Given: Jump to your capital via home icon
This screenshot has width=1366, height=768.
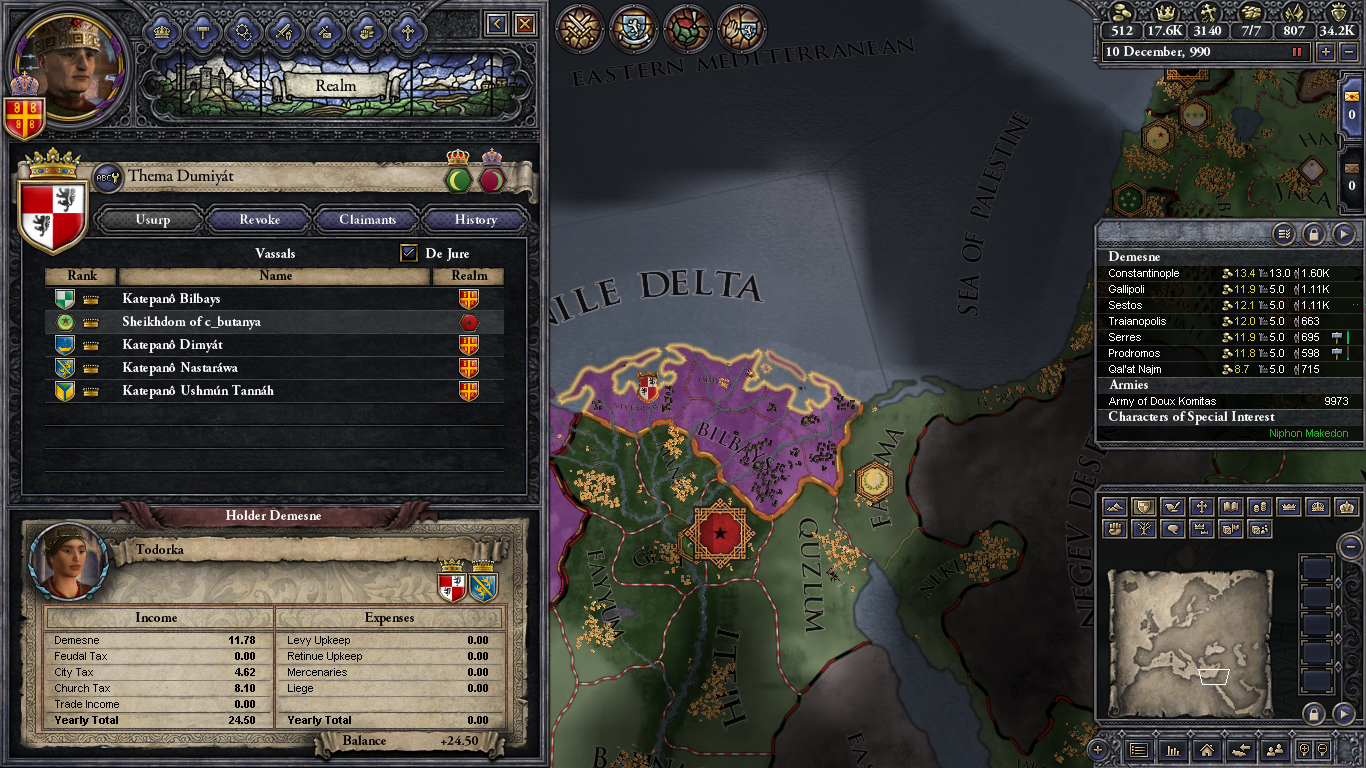Looking at the screenshot, I should [1206, 751].
